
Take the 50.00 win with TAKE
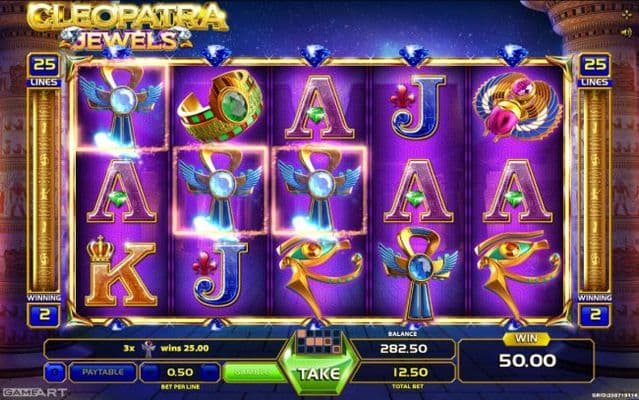click(x=319, y=371)
